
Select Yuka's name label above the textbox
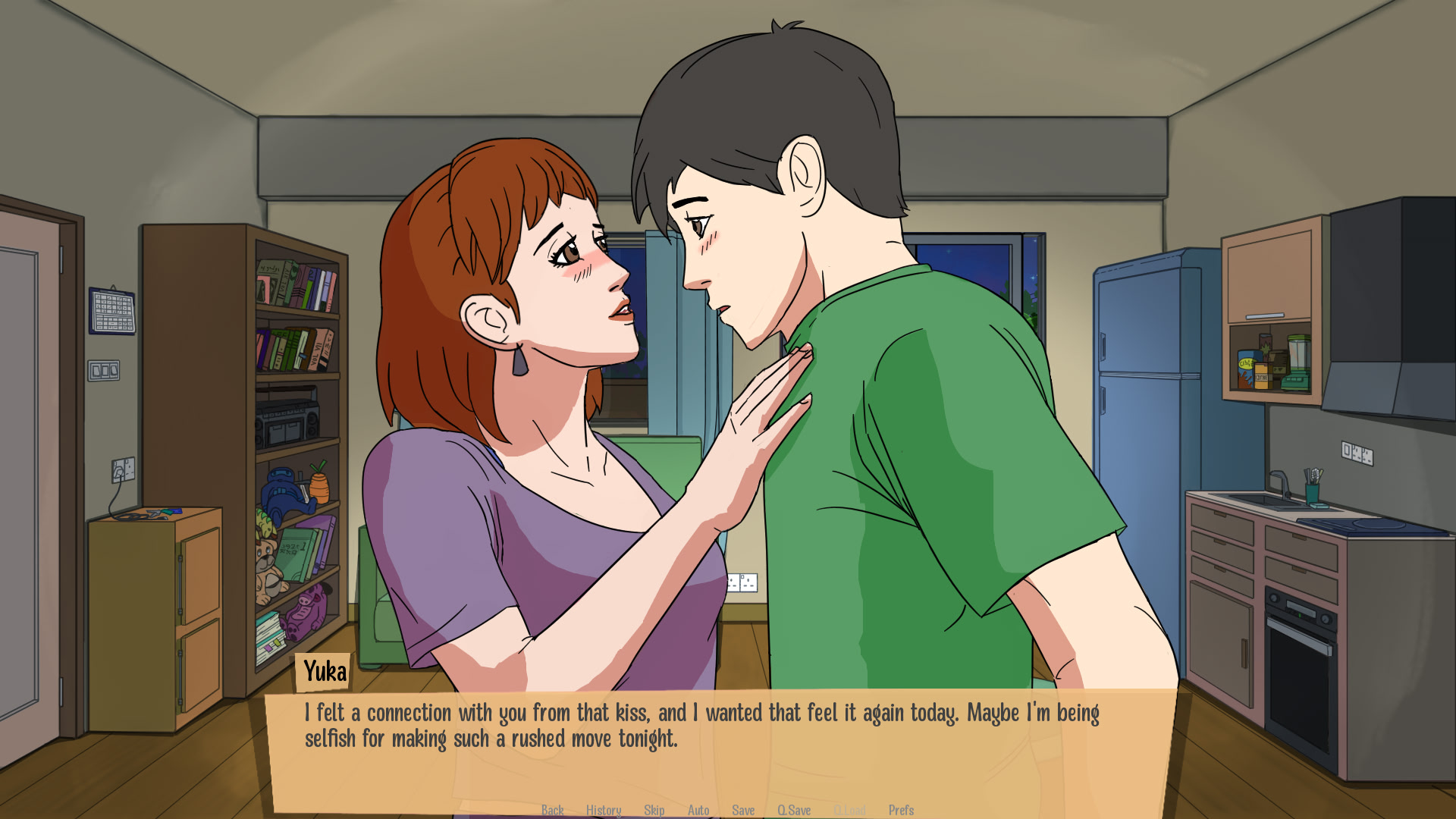pos(323,671)
